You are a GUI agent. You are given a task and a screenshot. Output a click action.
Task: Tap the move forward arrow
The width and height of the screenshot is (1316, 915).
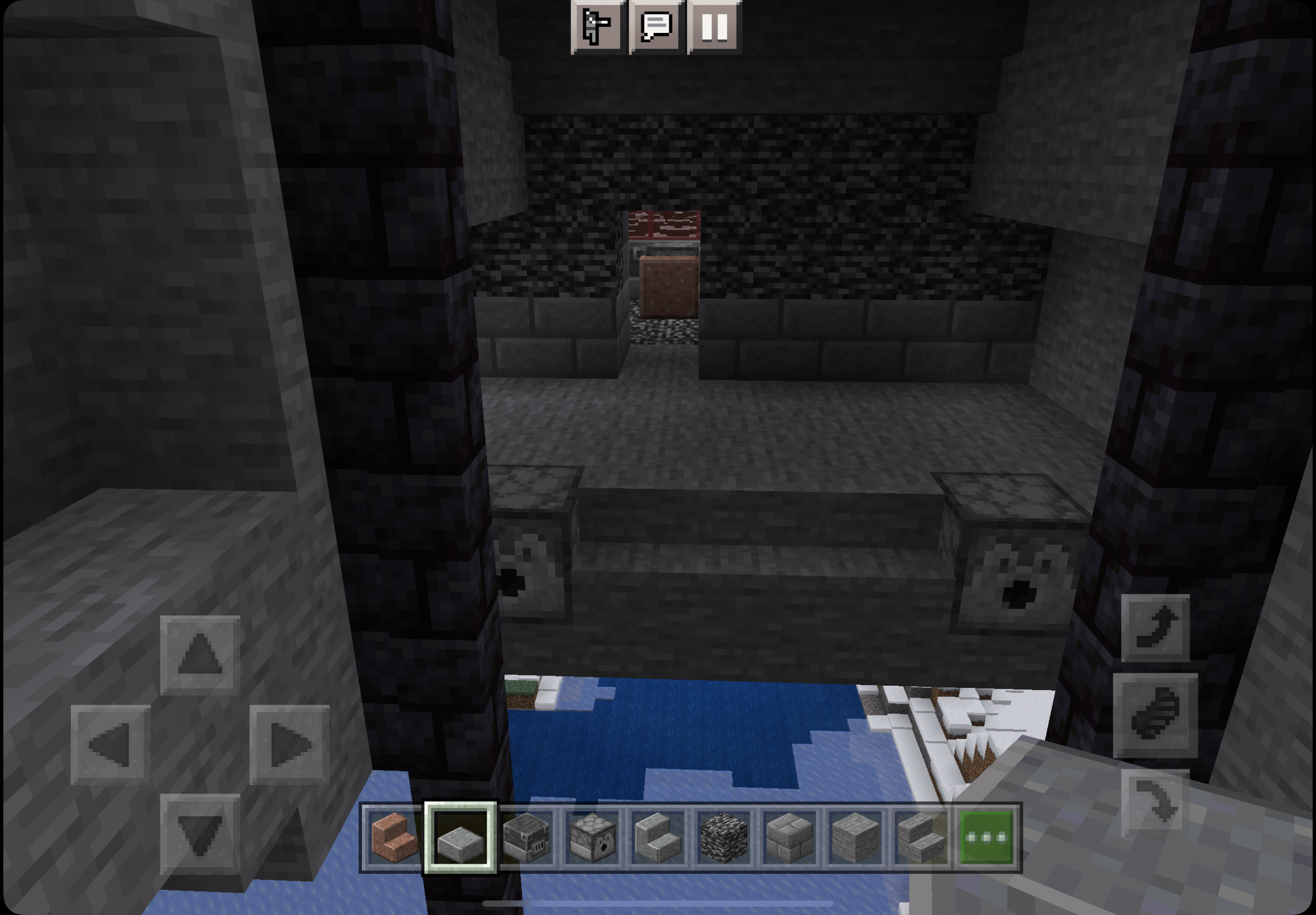coord(200,654)
